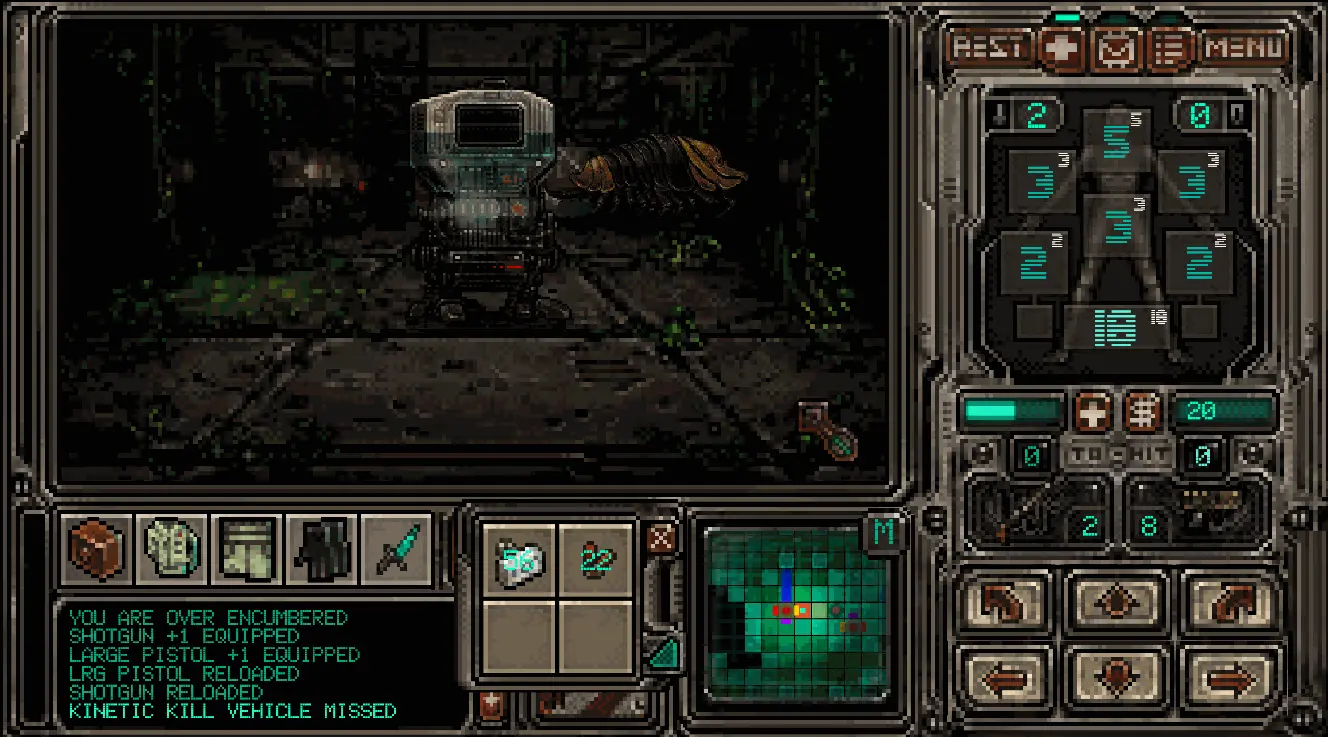Choose the inventory item stack showing 56
The height and width of the screenshot is (737, 1328).
pos(519,561)
